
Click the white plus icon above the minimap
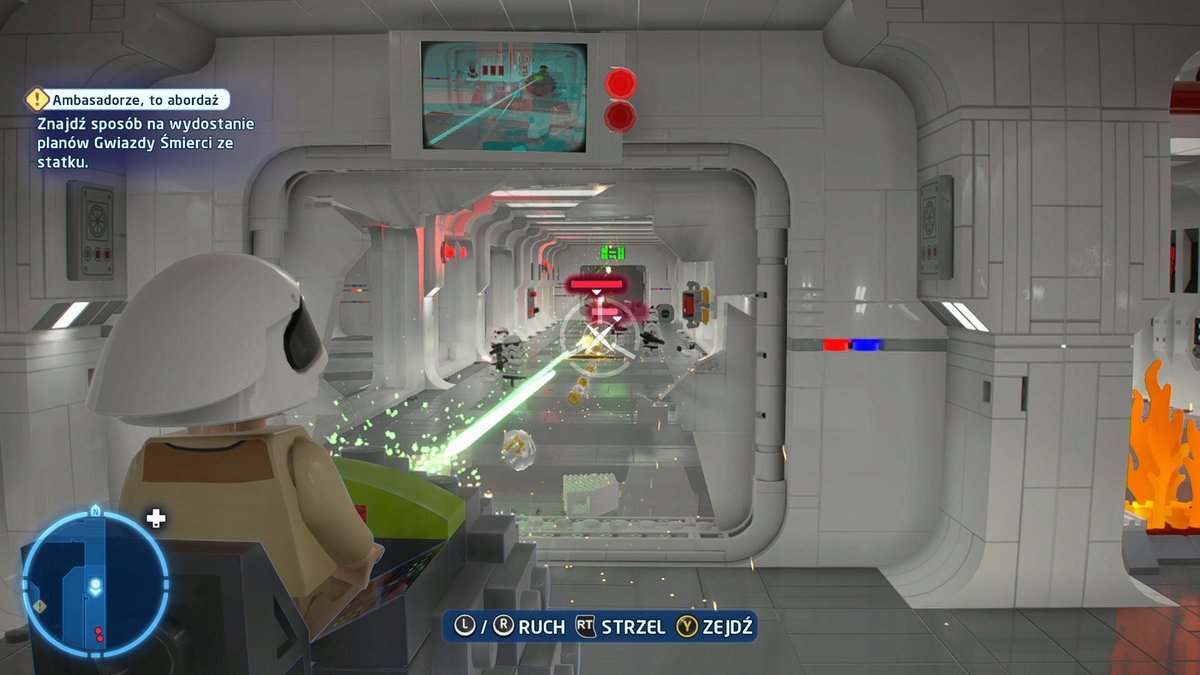156,518
